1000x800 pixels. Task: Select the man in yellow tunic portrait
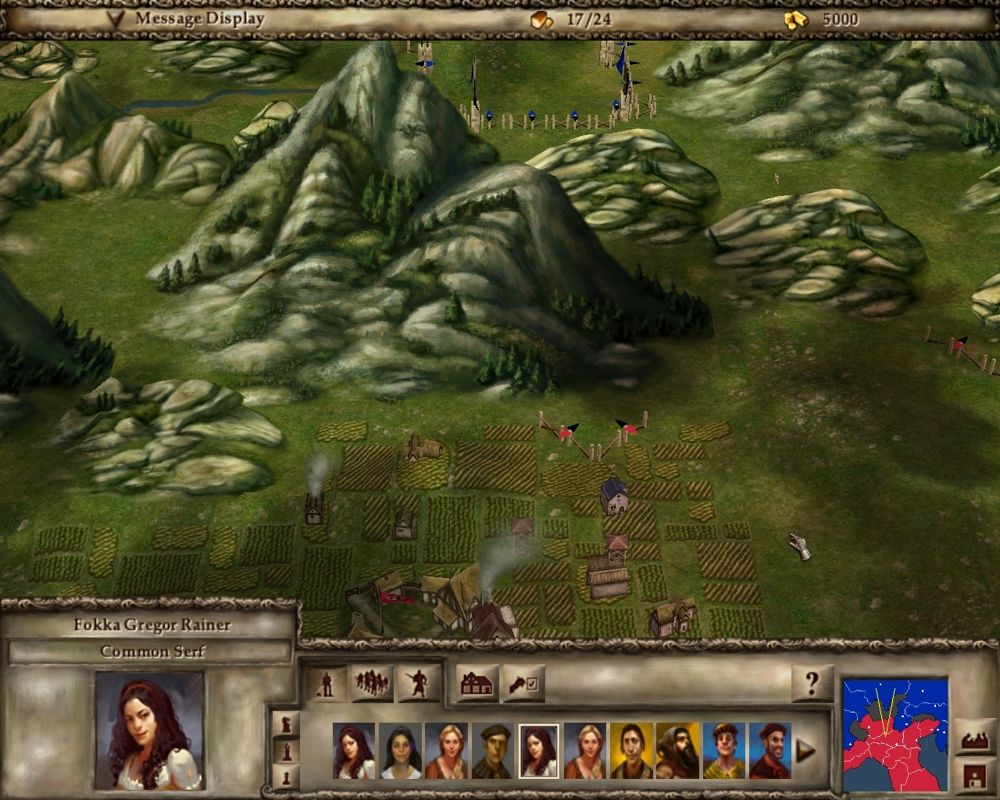(723, 751)
